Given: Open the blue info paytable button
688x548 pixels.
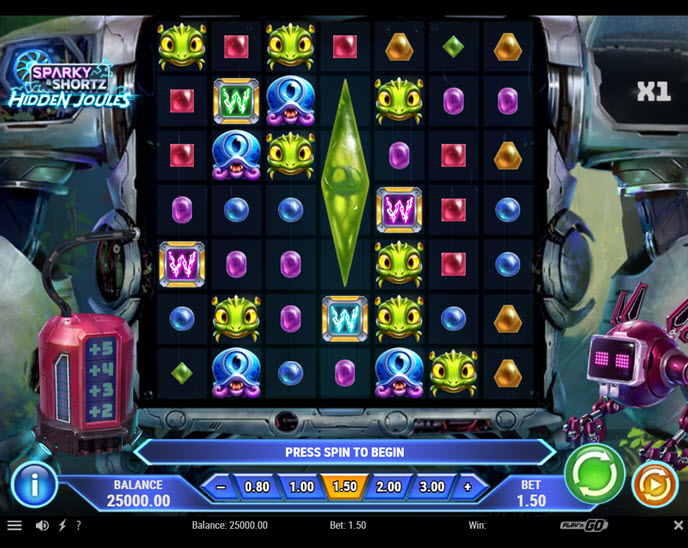Looking at the screenshot, I should point(34,485).
